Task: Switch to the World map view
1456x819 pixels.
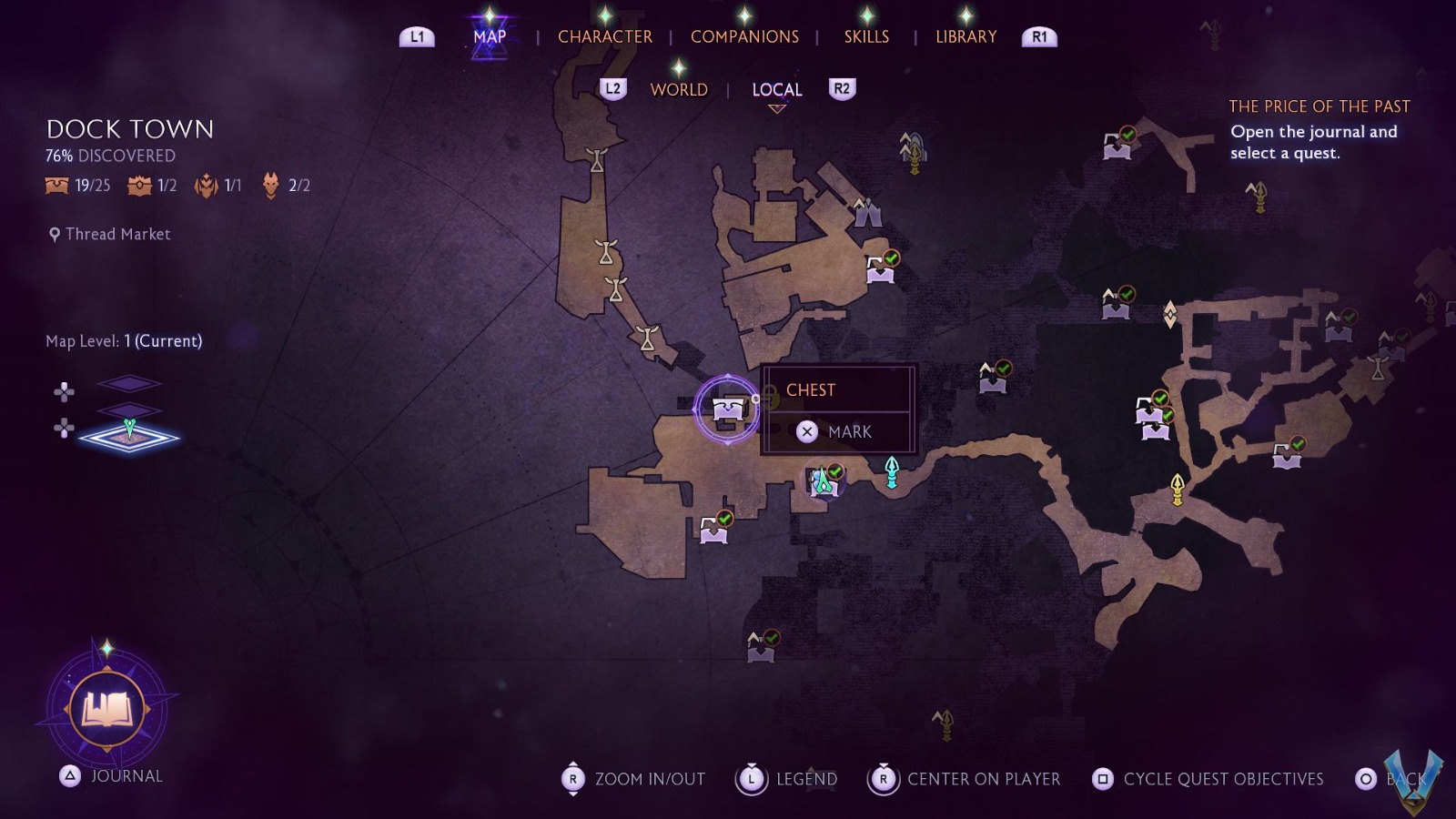Action: (679, 89)
